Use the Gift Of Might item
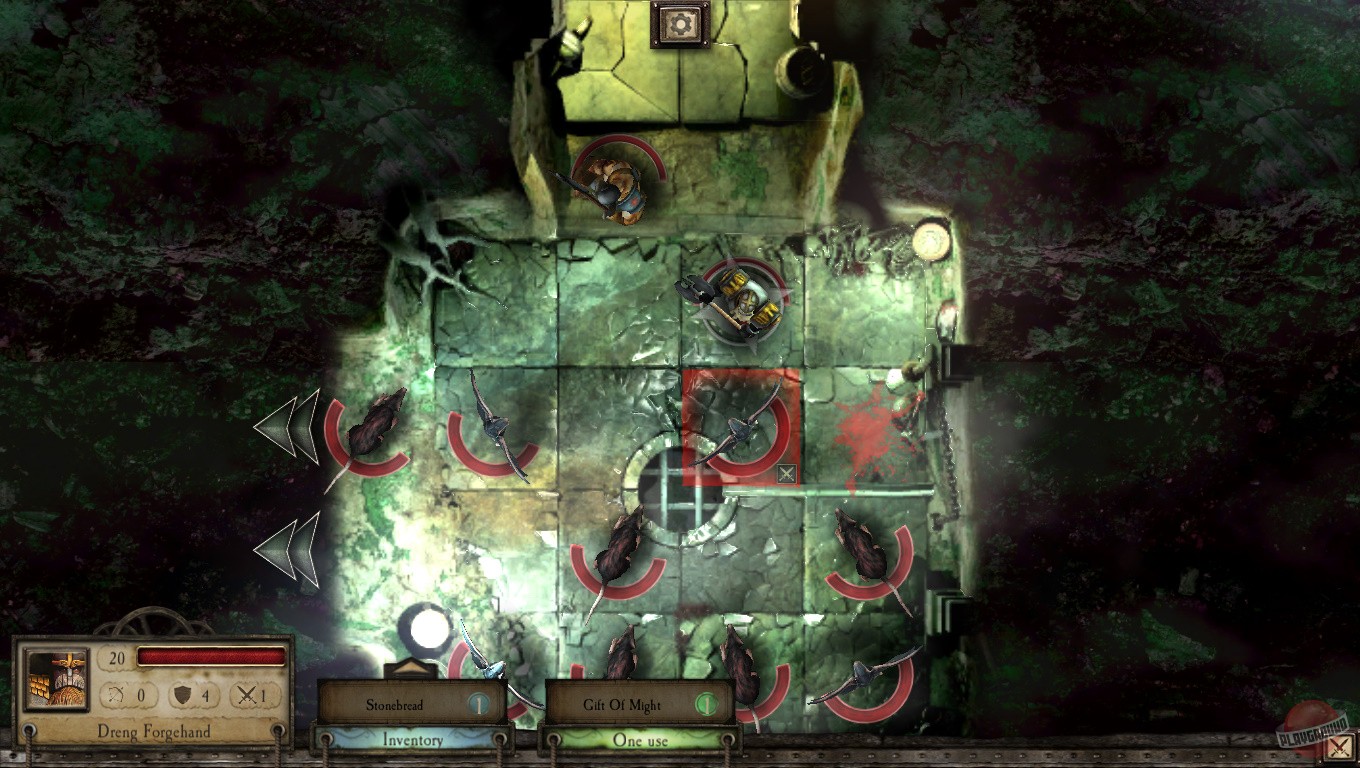This screenshot has width=1360, height=768. click(x=625, y=704)
